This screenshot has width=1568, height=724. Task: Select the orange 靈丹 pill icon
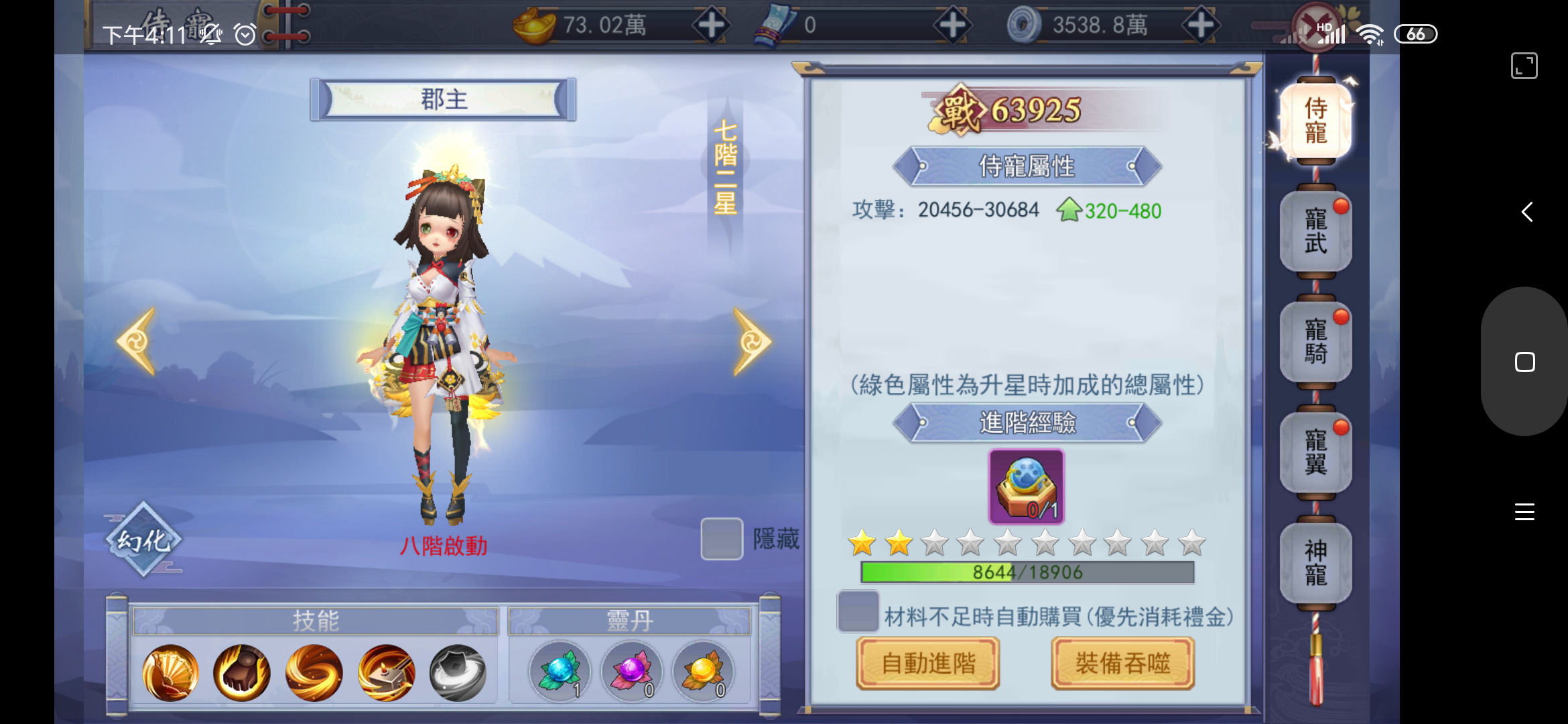click(x=704, y=672)
